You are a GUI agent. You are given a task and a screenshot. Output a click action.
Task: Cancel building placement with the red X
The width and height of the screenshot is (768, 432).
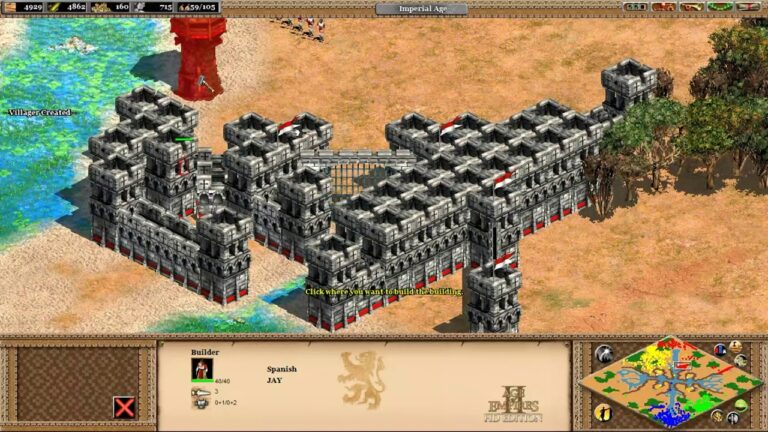pyautogui.click(x=124, y=407)
